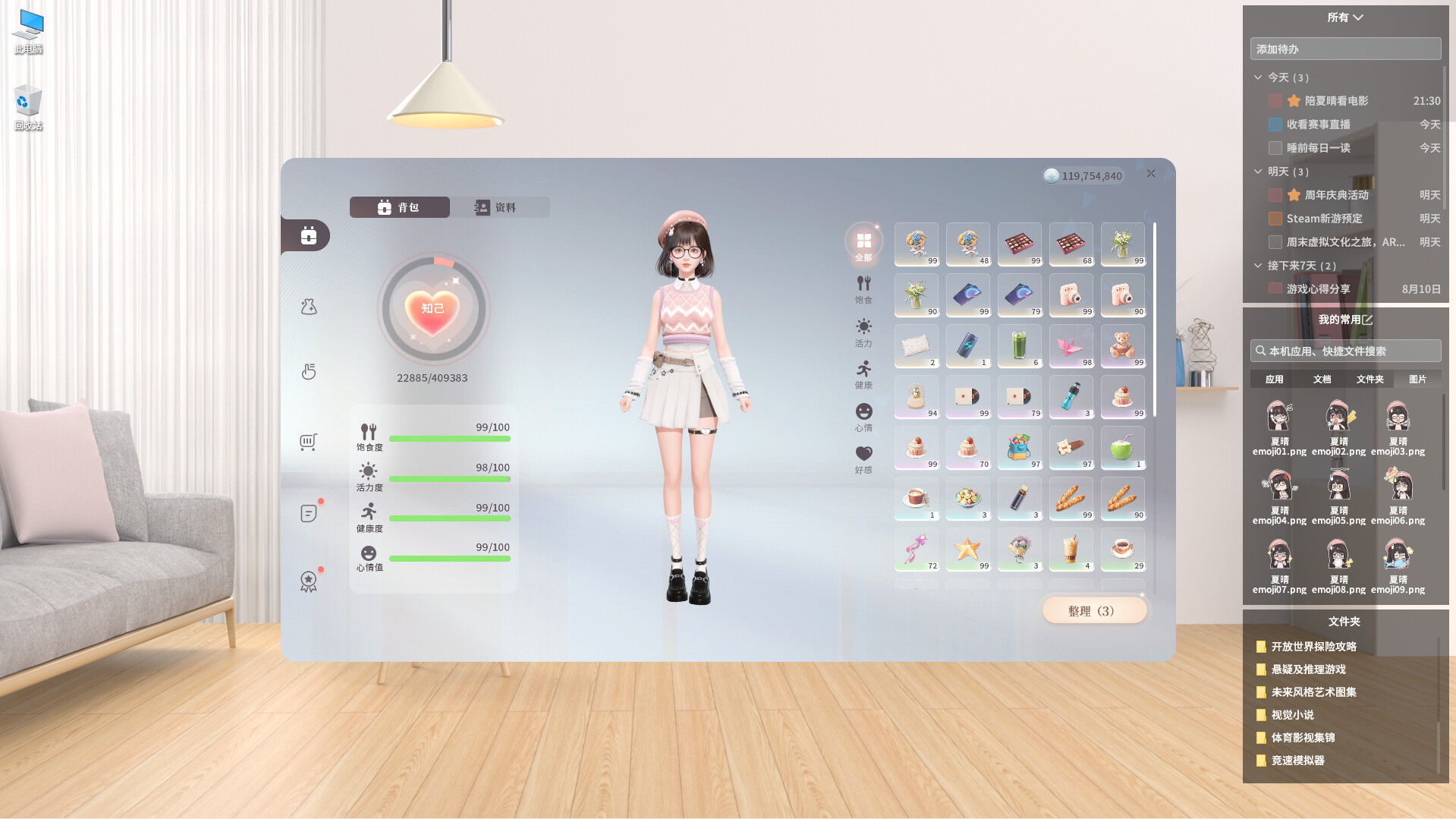Viewport: 1456px width, 819px height.
Task: Open the 视觉小说 folder
Action: pyautogui.click(x=1292, y=714)
